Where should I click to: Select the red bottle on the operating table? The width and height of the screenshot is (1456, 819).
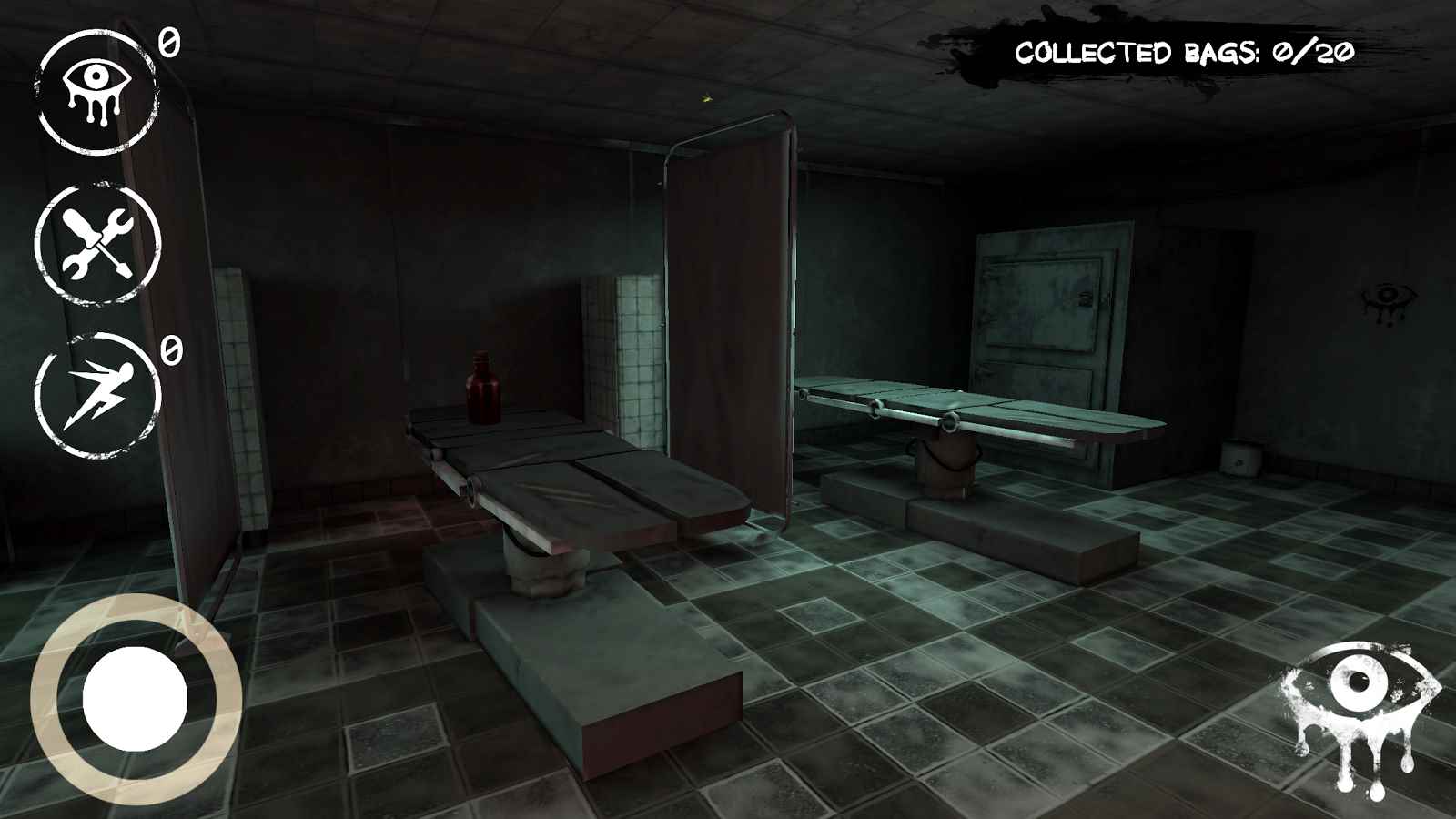pos(482,387)
